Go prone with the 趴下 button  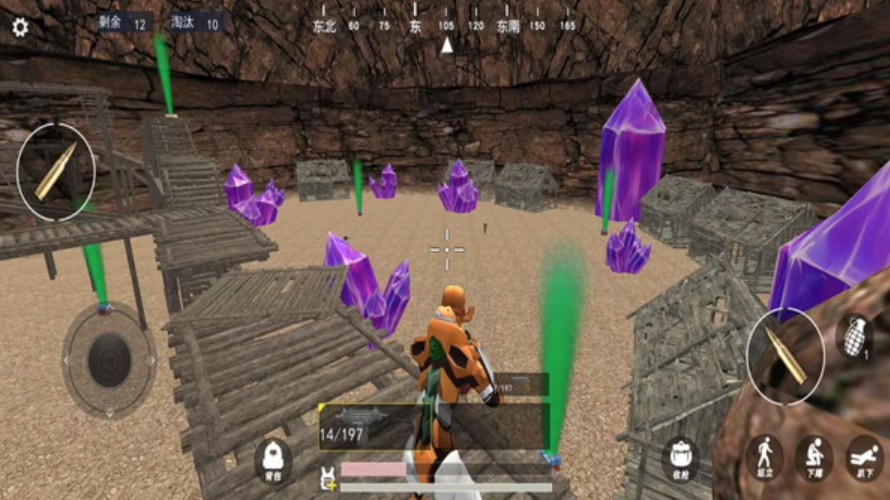pyautogui.click(x=864, y=457)
